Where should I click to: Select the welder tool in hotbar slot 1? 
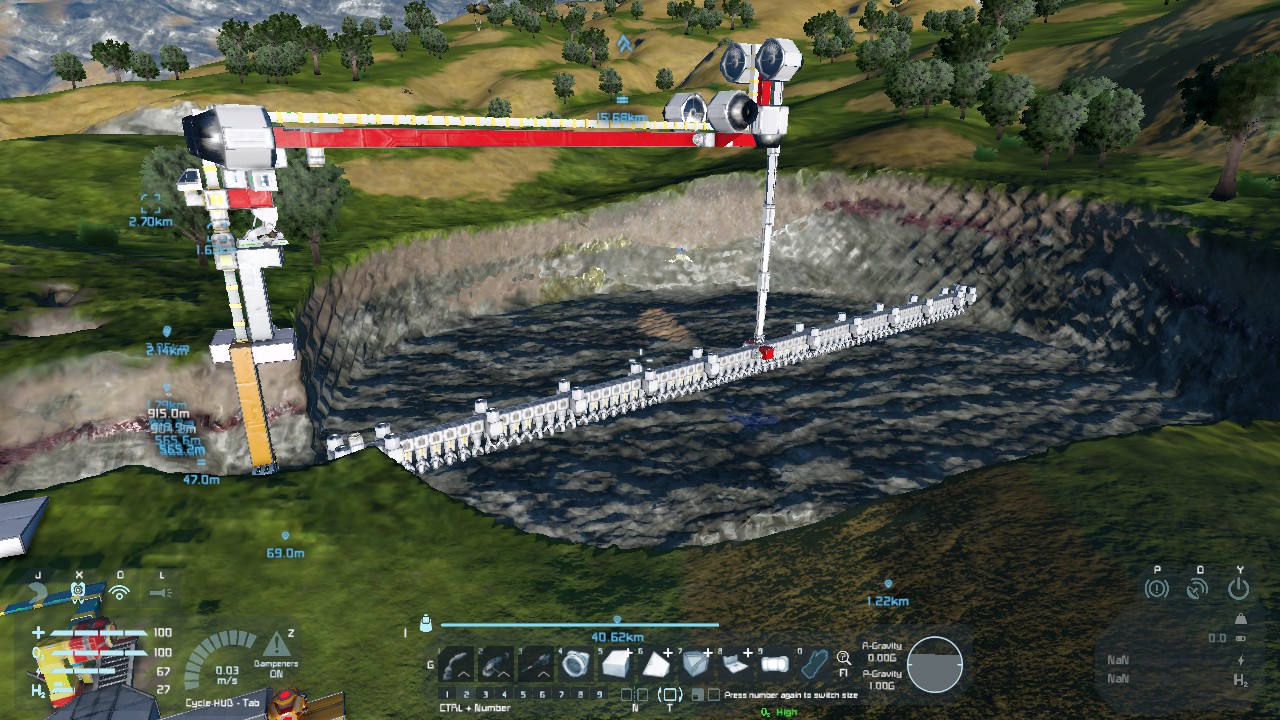point(457,663)
